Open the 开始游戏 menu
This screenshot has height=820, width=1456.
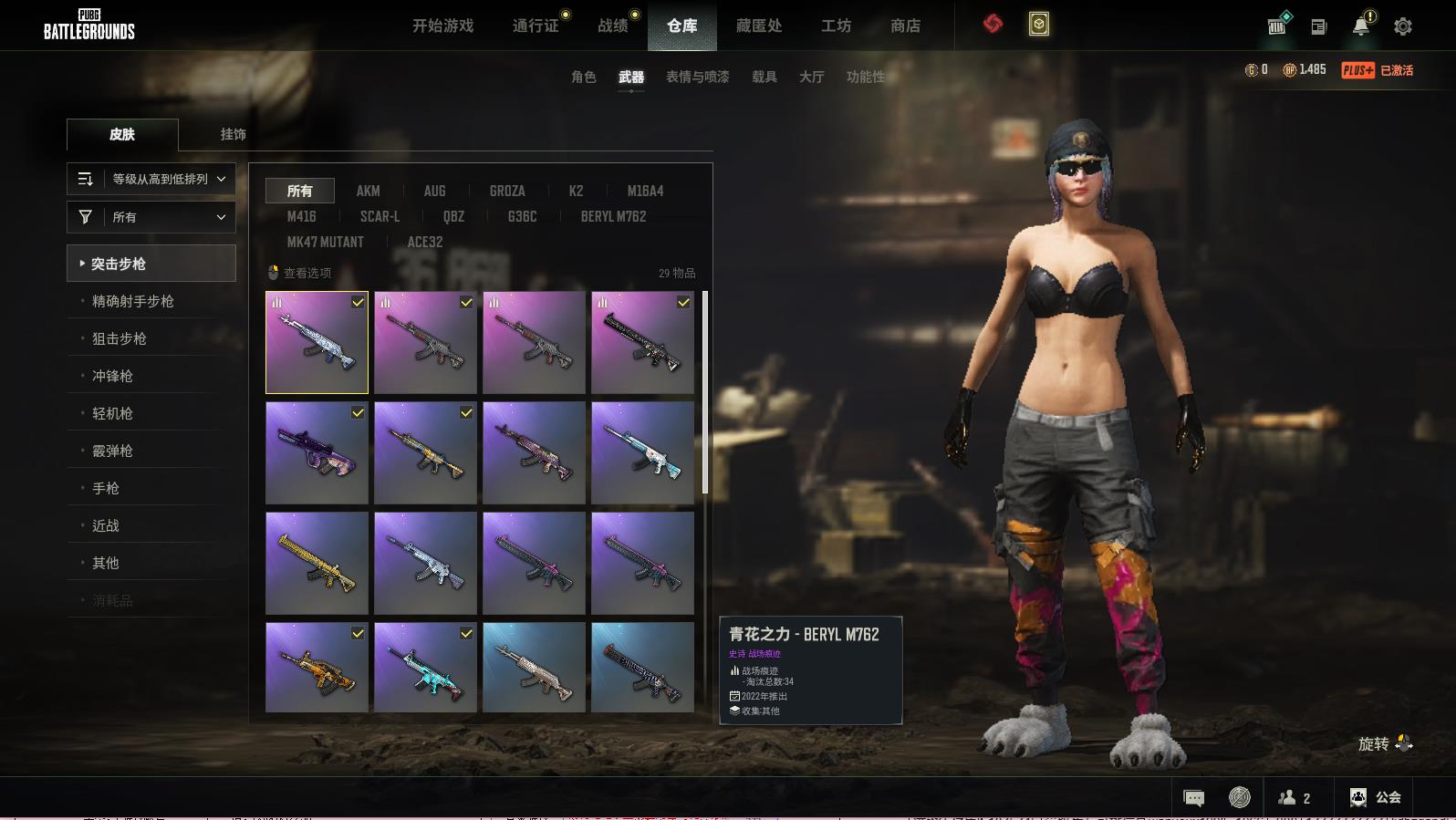click(x=442, y=26)
